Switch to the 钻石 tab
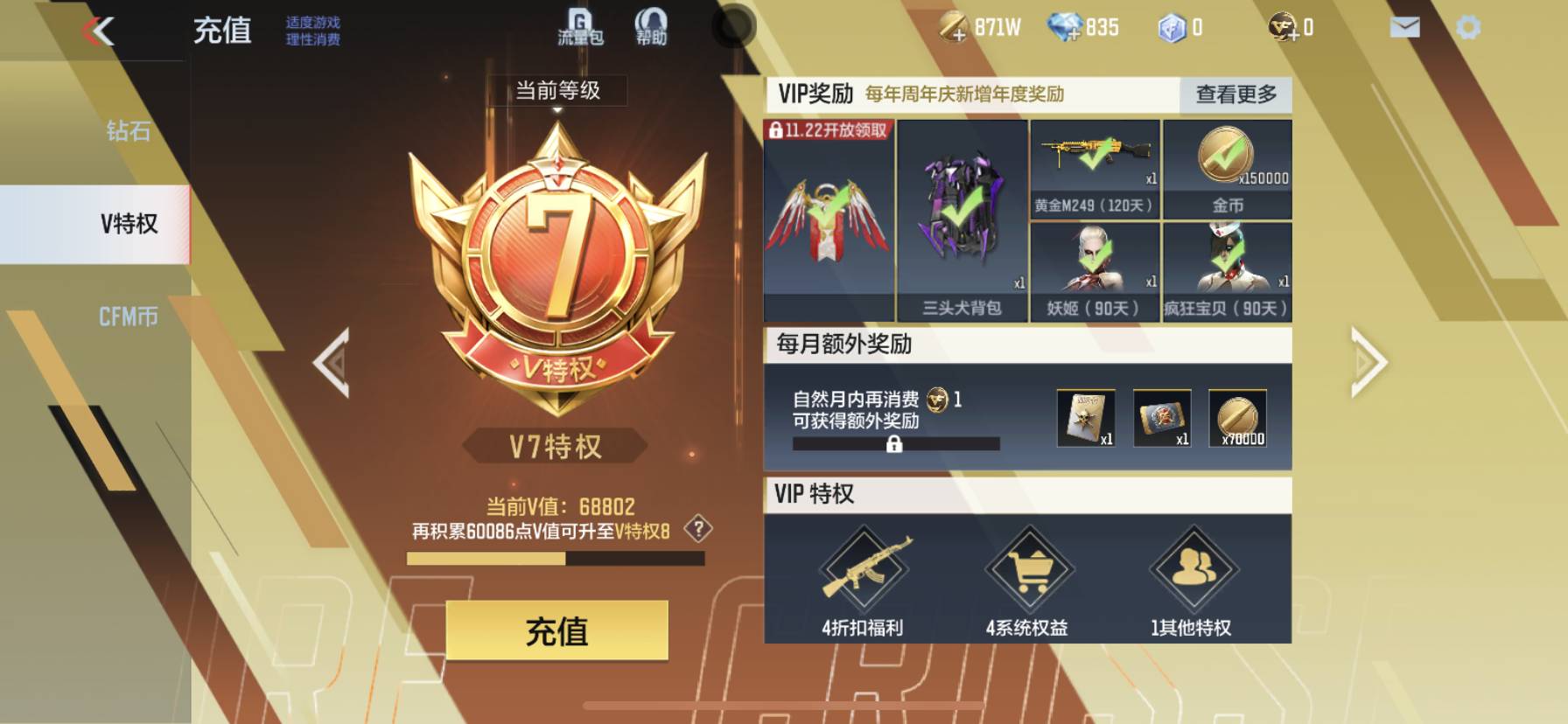The image size is (1568, 724). point(128,133)
